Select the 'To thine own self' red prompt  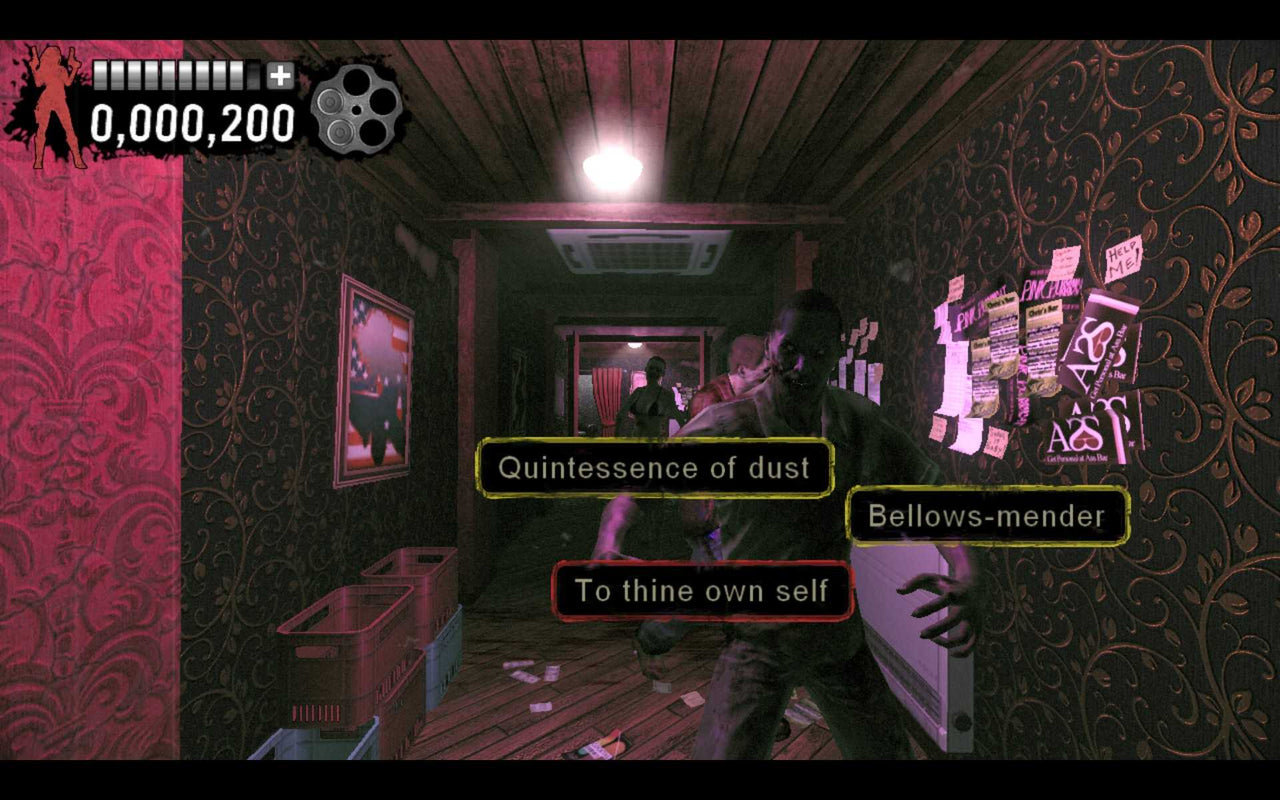tap(700, 591)
